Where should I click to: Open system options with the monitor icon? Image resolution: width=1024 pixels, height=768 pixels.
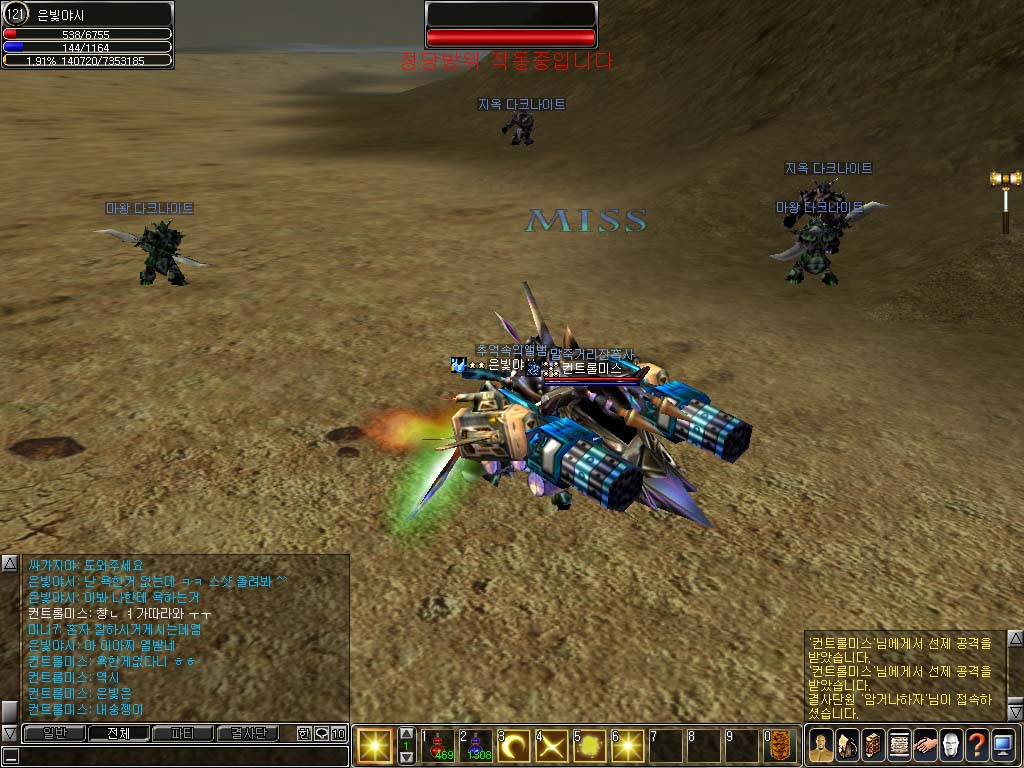point(1003,746)
